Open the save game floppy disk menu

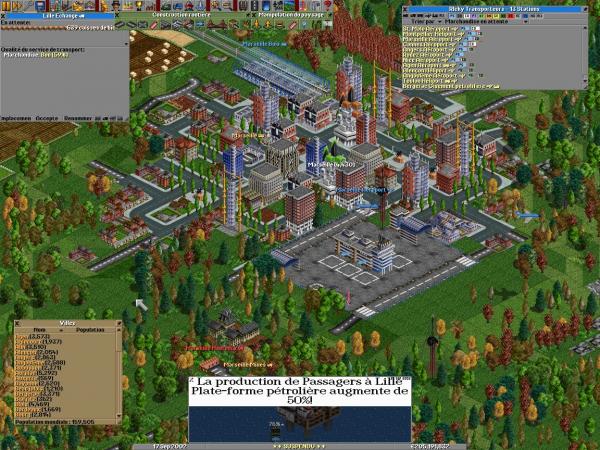pos(38,5)
